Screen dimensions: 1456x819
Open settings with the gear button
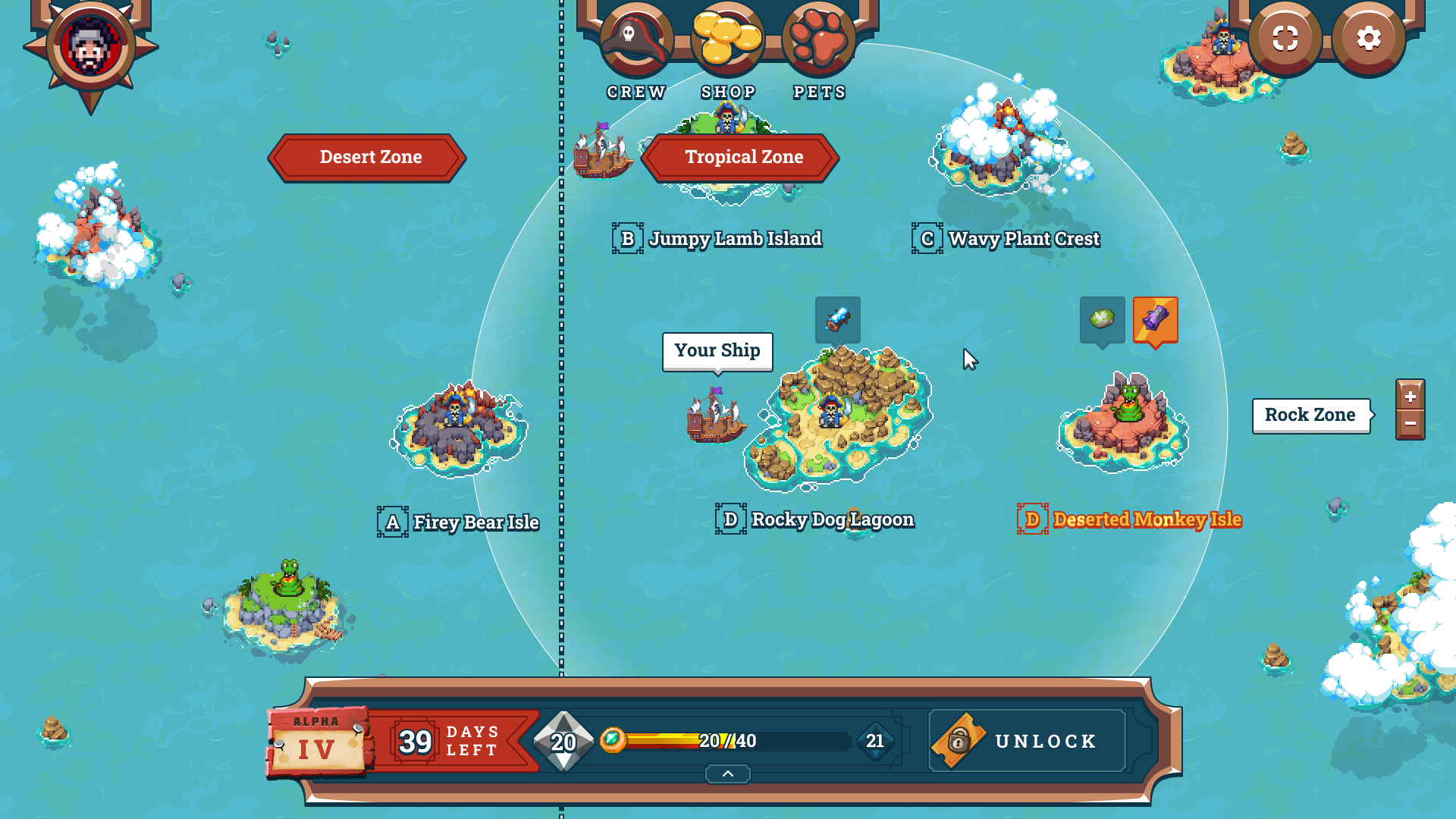pos(1368,39)
